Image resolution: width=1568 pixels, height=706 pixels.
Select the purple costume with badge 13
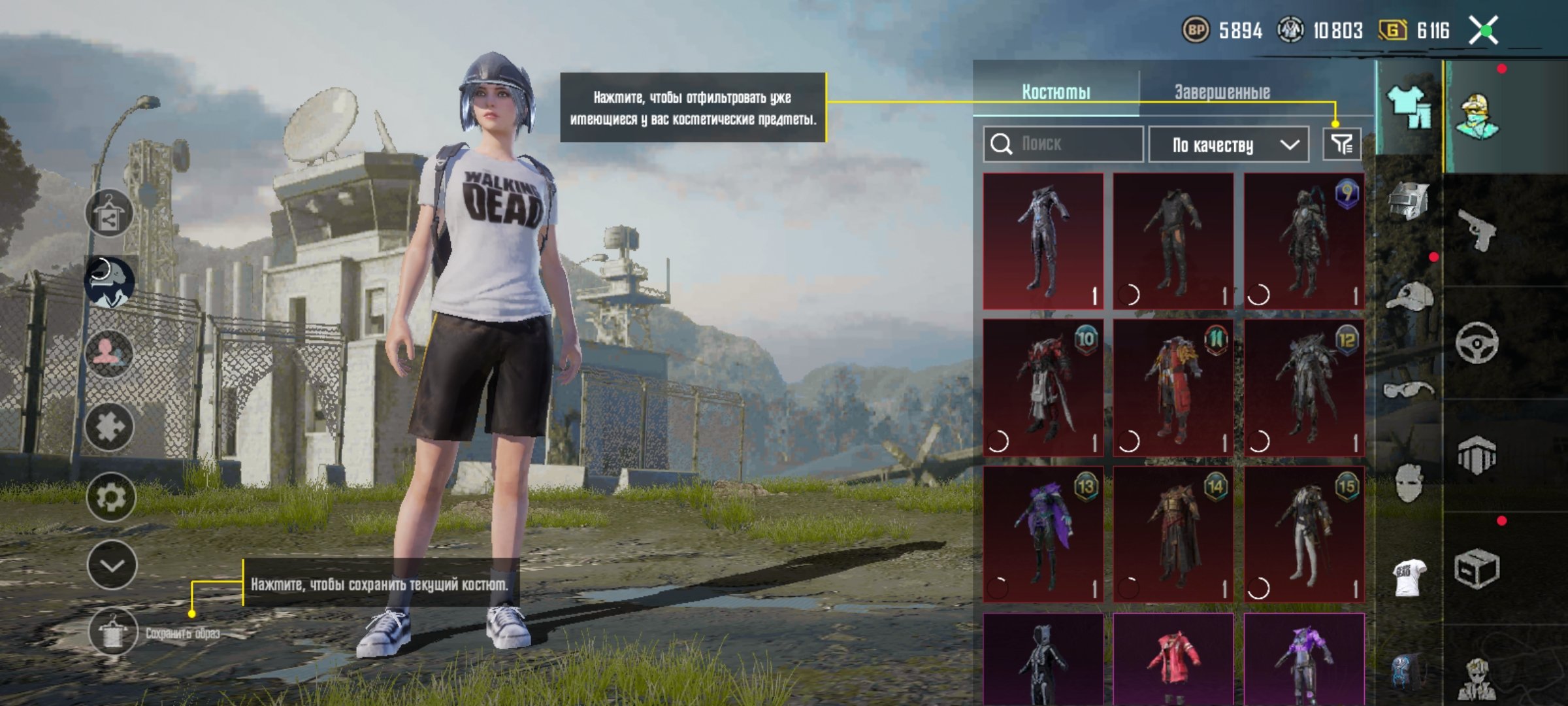[x=1043, y=534]
